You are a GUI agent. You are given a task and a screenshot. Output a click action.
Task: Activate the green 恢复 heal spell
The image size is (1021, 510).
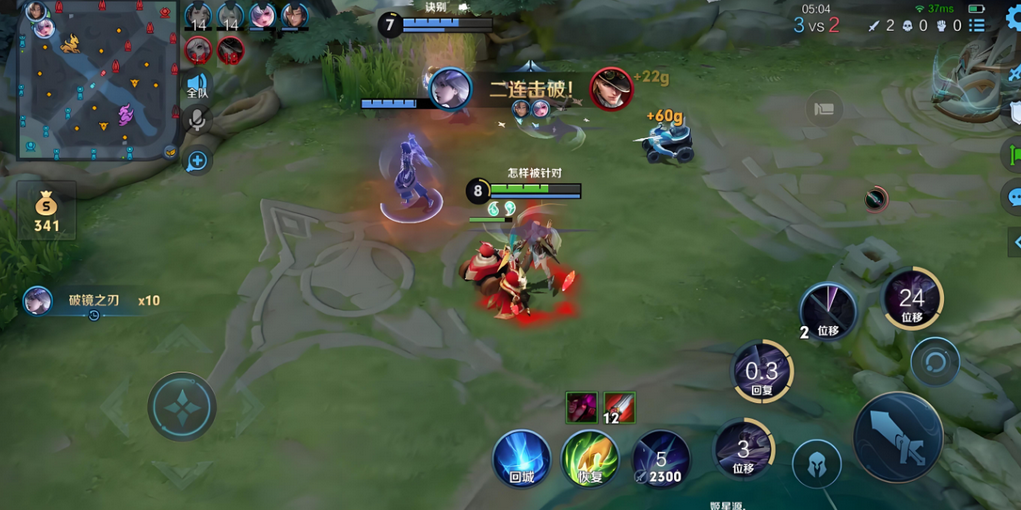click(x=589, y=459)
